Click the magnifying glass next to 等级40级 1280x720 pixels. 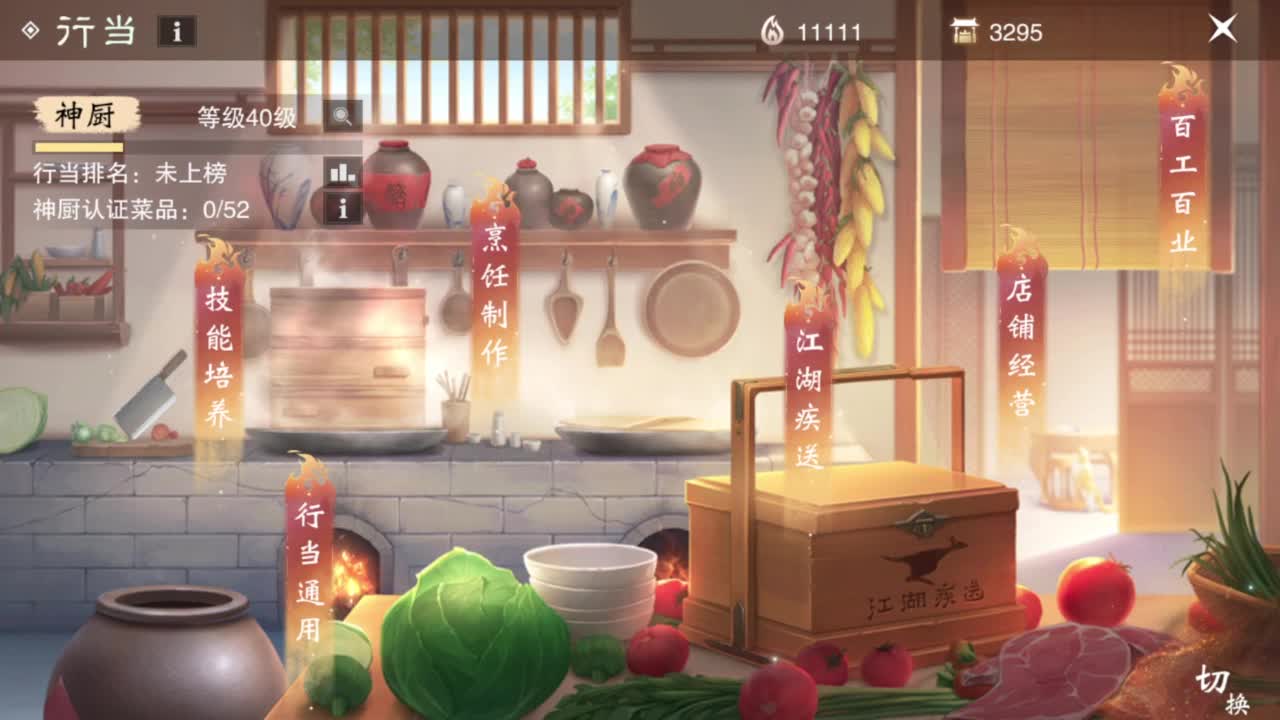click(x=342, y=115)
